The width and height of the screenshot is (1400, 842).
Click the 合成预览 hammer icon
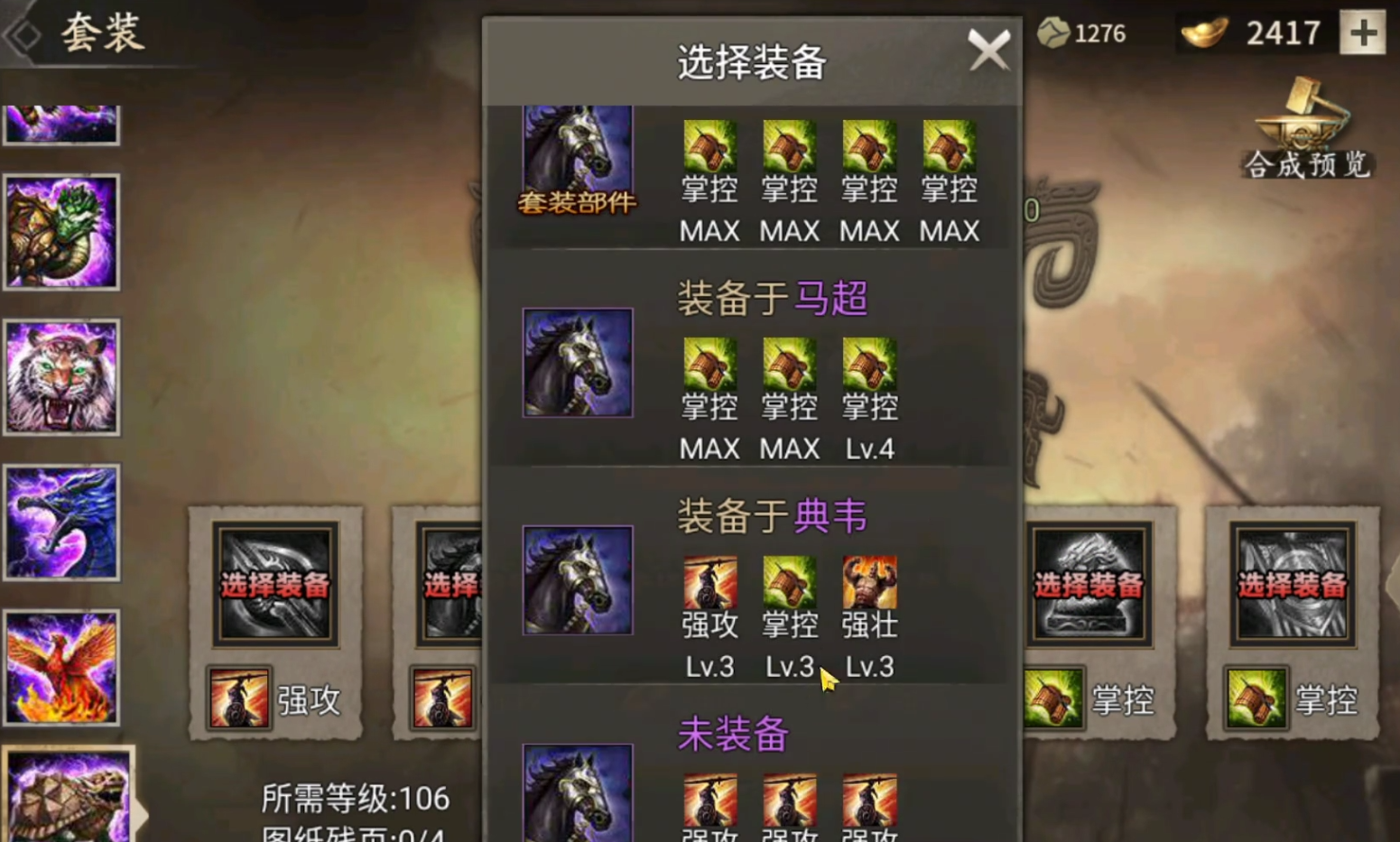(1305, 135)
